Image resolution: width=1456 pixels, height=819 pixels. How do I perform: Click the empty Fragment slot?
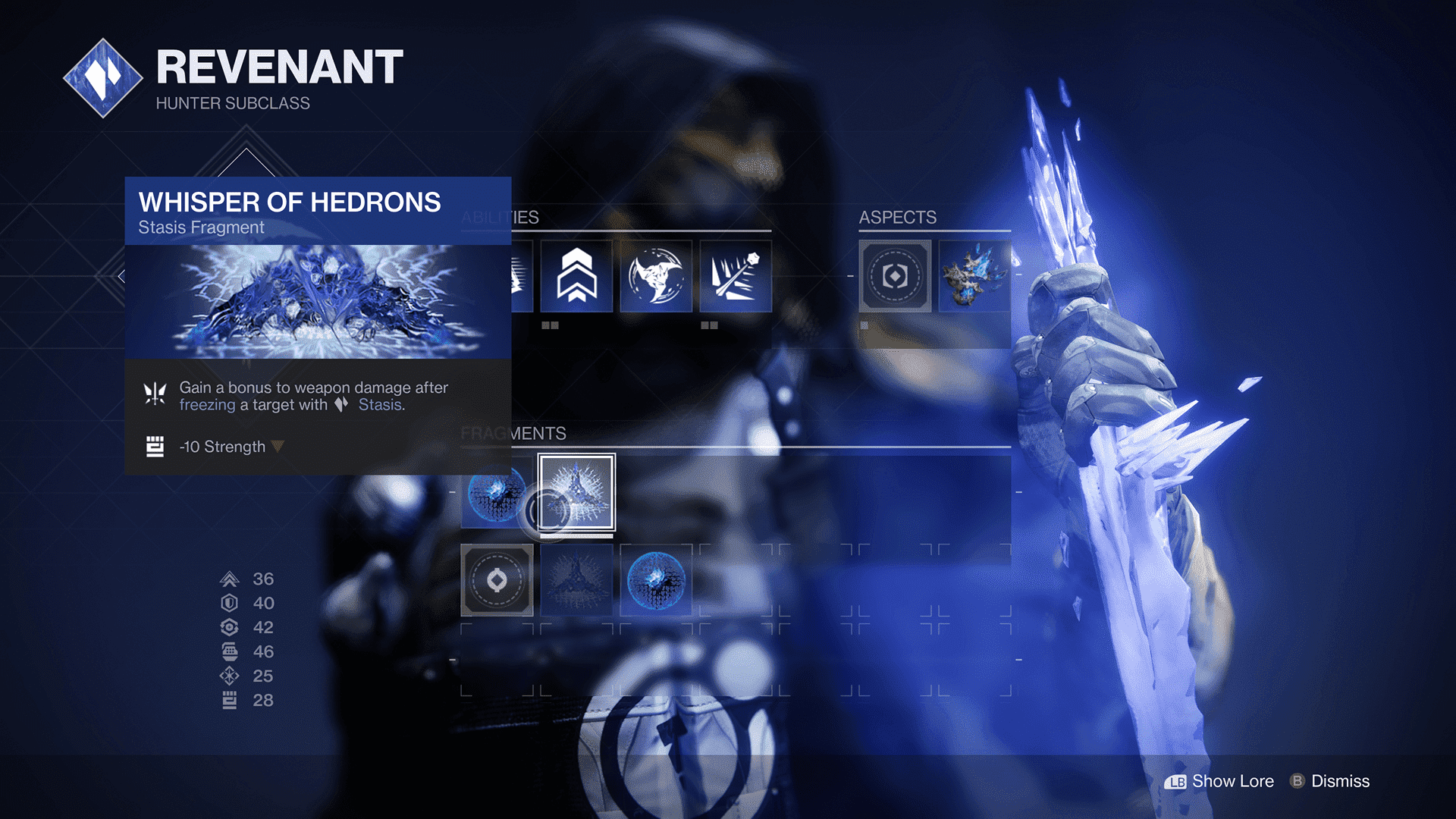(497, 580)
